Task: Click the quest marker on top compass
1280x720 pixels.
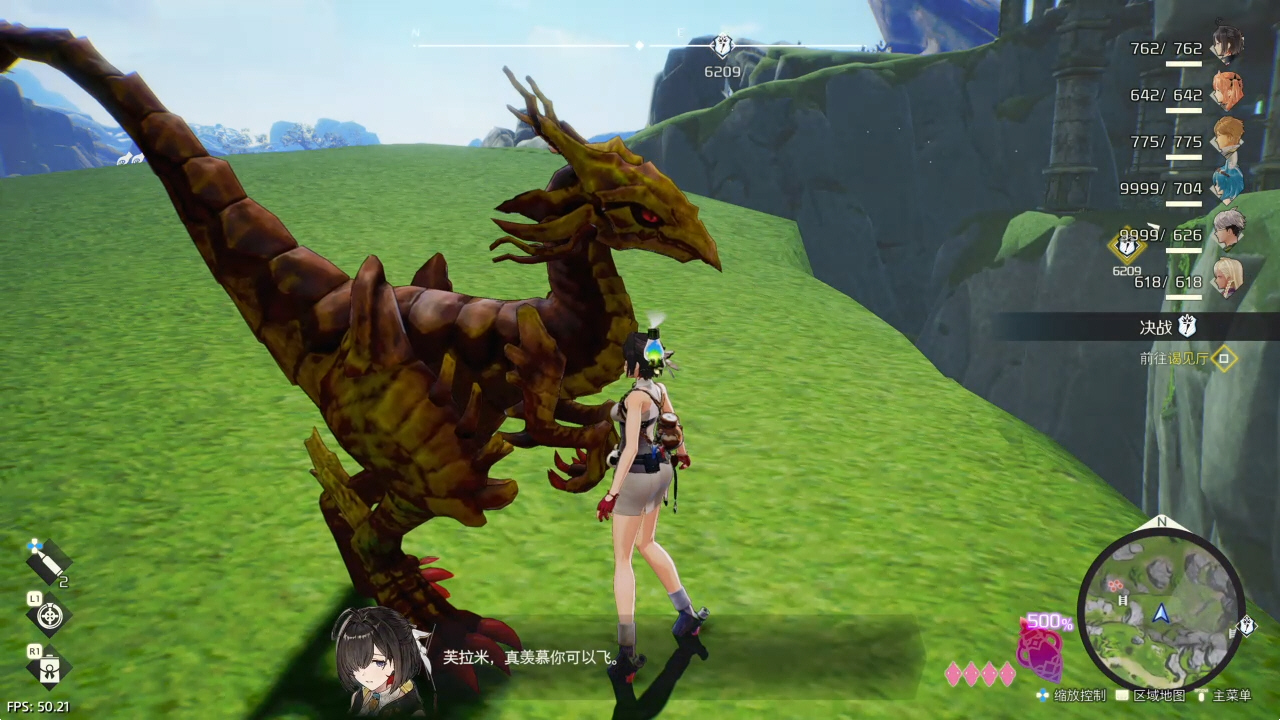Action: [722, 46]
